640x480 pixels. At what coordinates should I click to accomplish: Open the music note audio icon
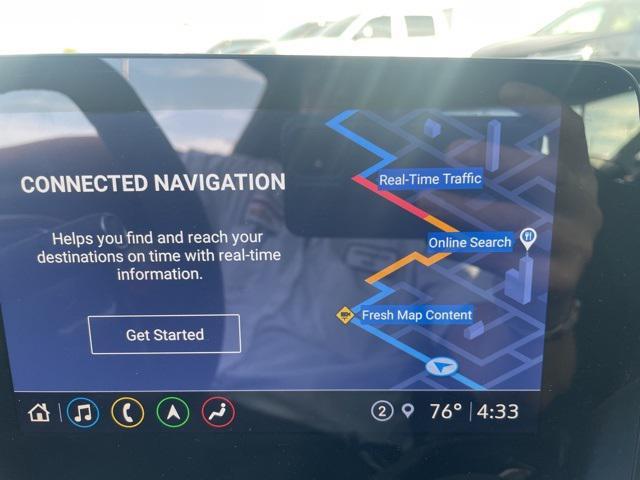(83, 412)
